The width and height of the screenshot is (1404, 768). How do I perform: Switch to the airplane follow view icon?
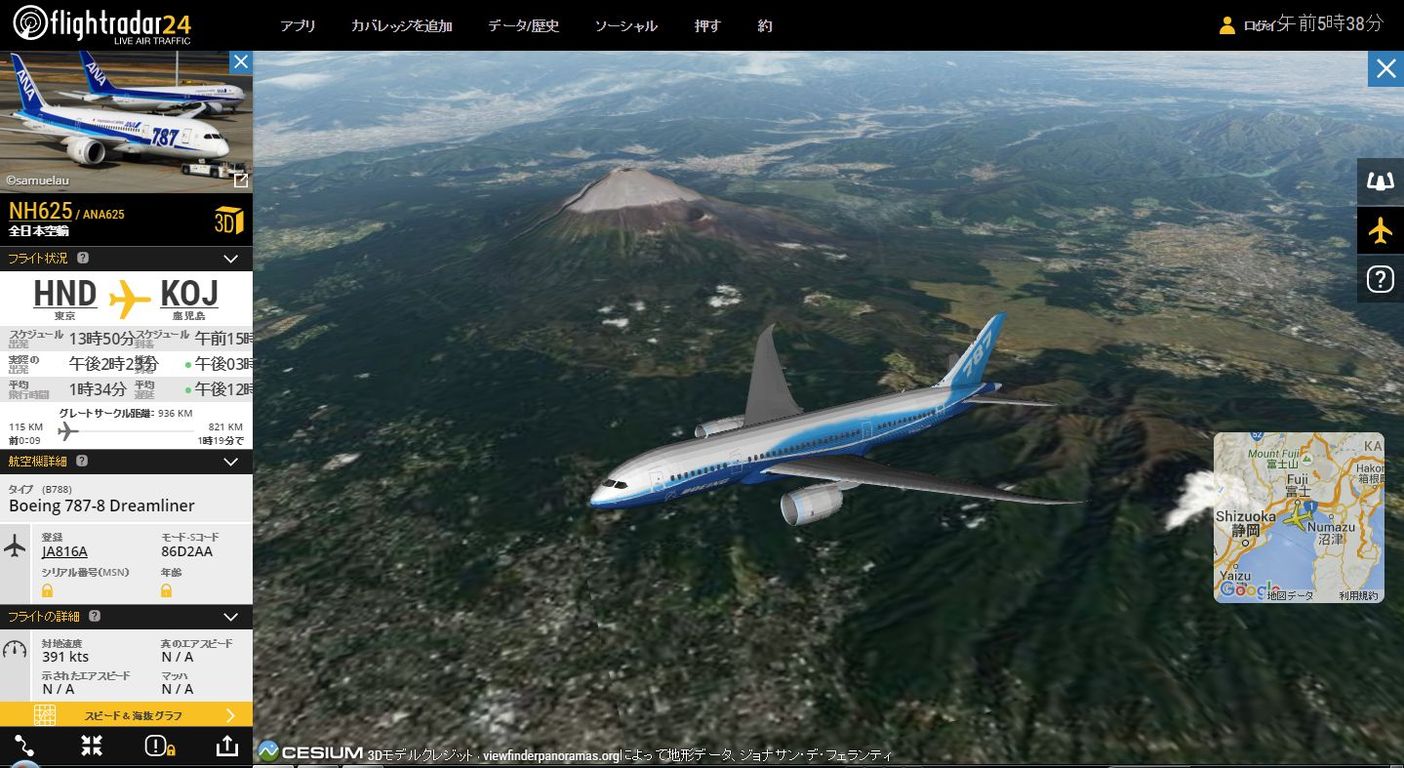tap(1380, 230)
